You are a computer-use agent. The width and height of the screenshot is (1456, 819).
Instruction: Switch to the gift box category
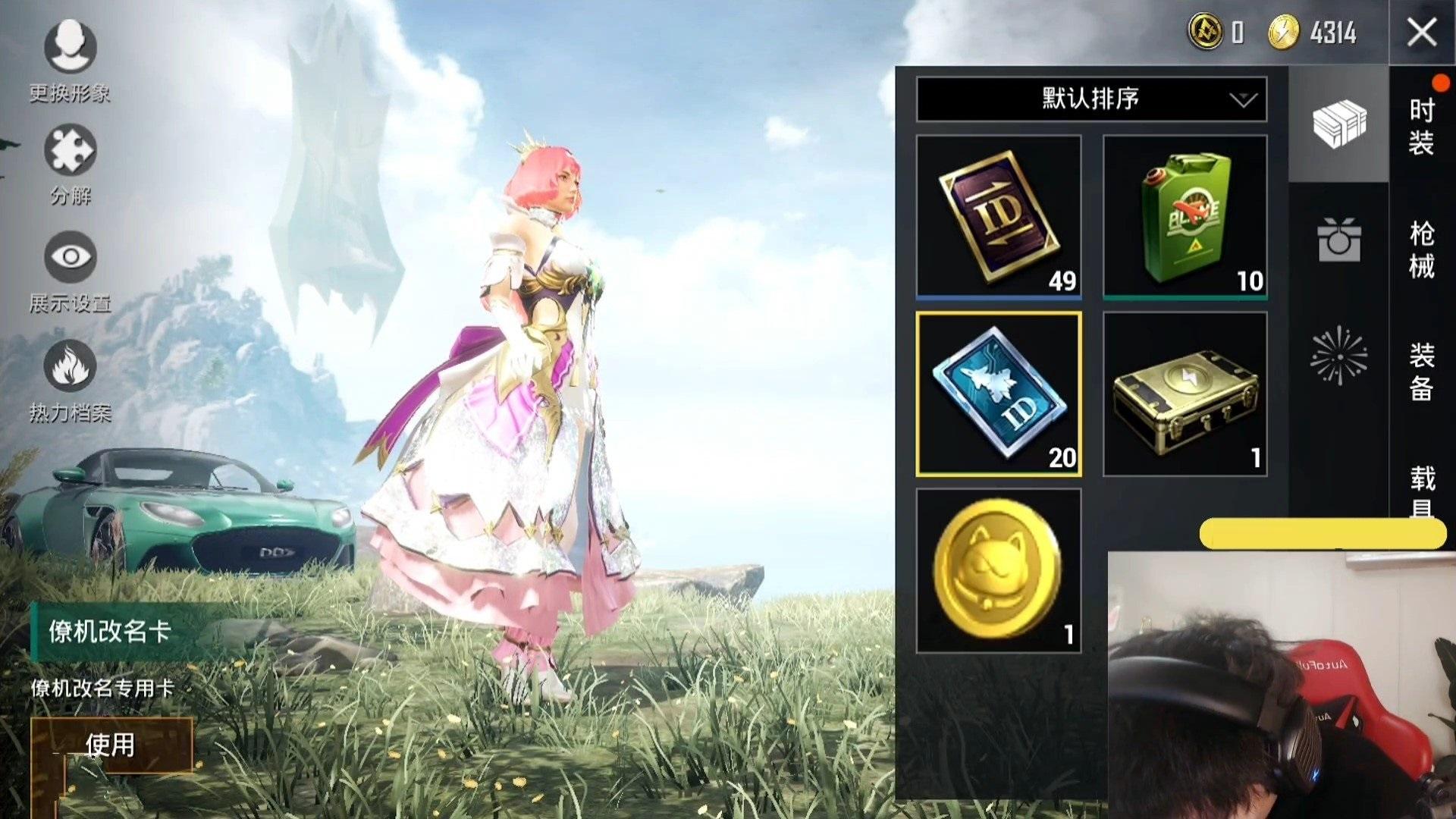point(1338,240)
